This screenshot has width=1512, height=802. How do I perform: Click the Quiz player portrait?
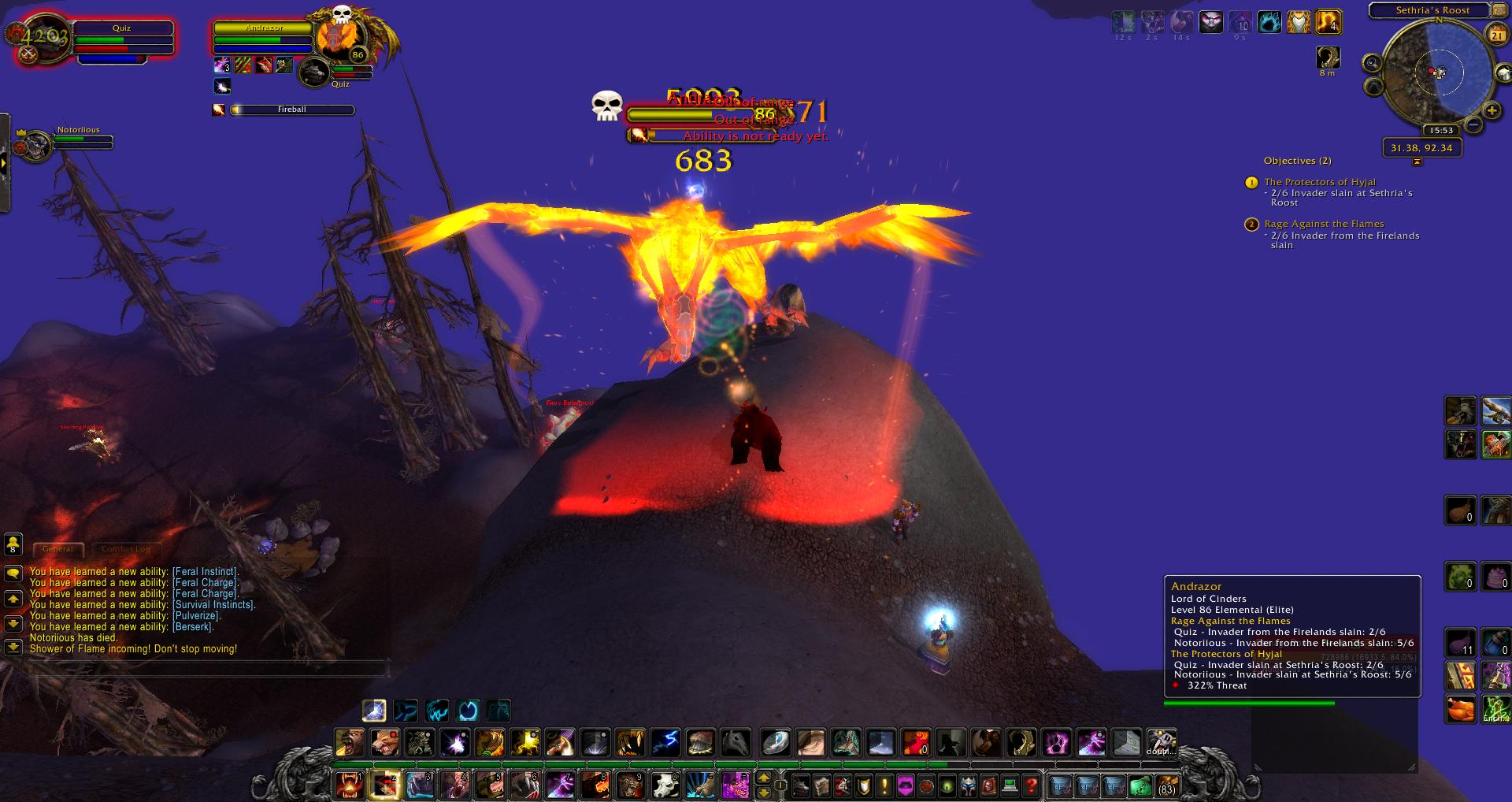click(39, 39)
